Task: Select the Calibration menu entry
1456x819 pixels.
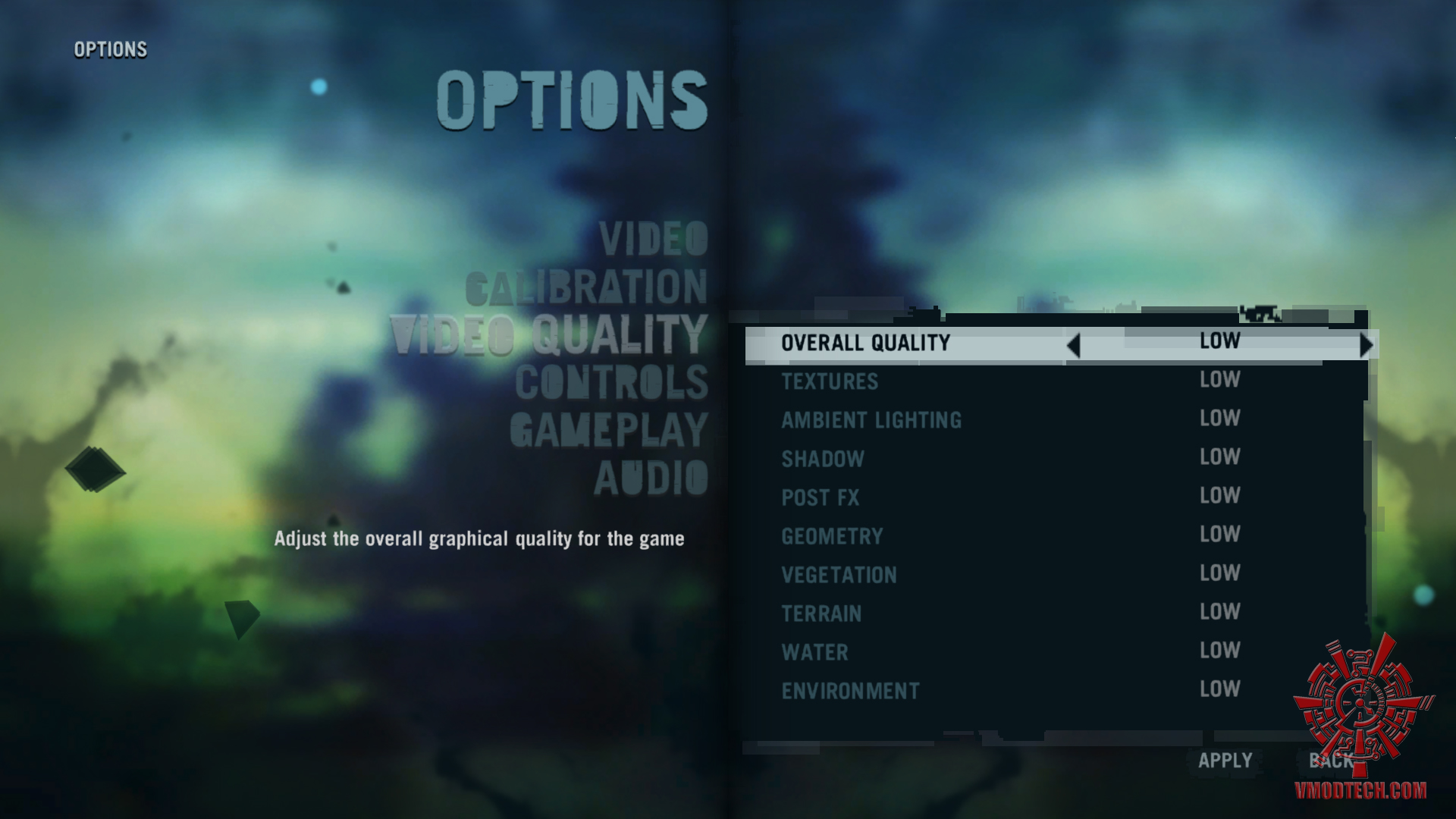Action: (x=586, y=287)
